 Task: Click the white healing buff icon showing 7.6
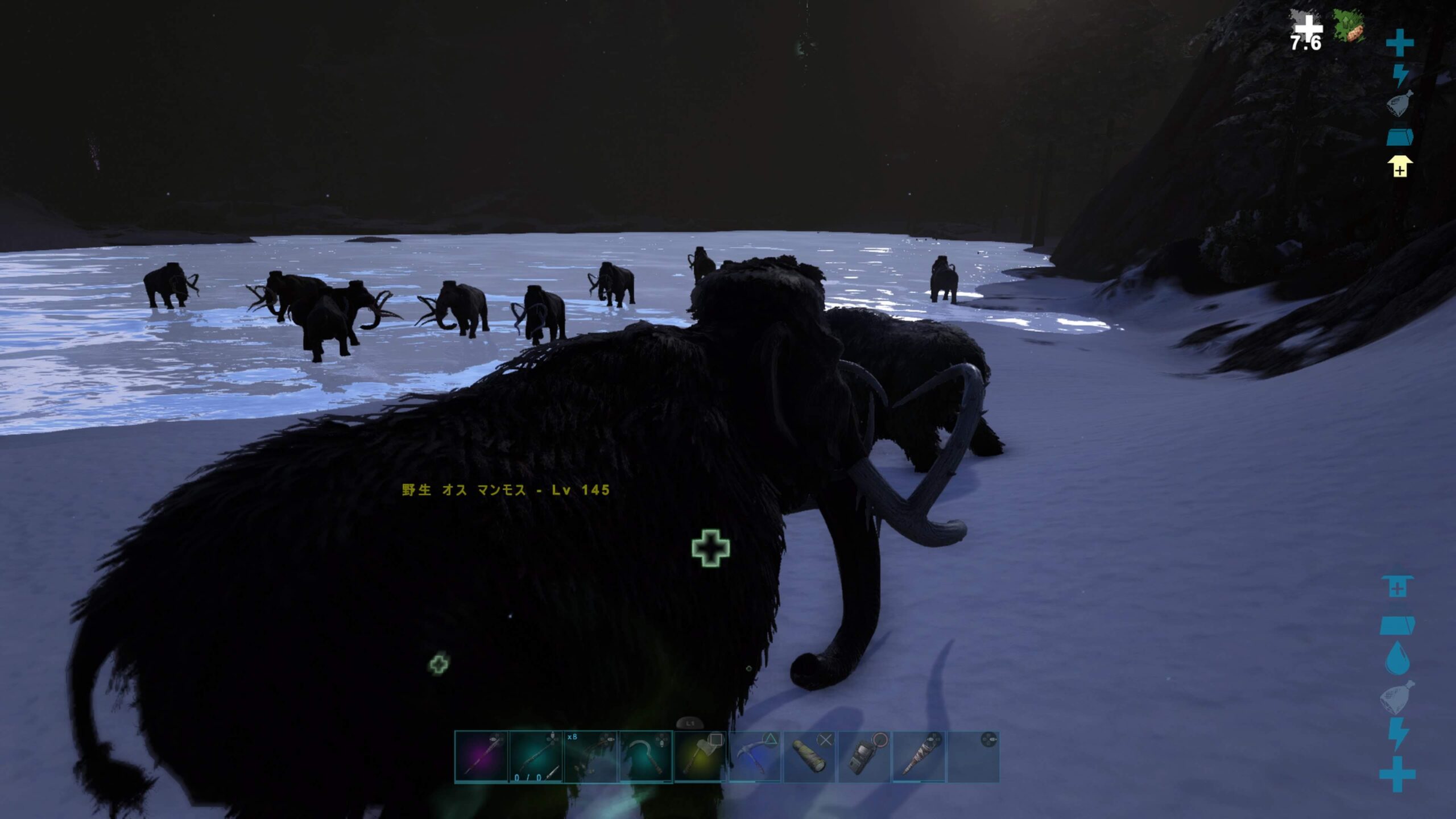point(1307,32)
